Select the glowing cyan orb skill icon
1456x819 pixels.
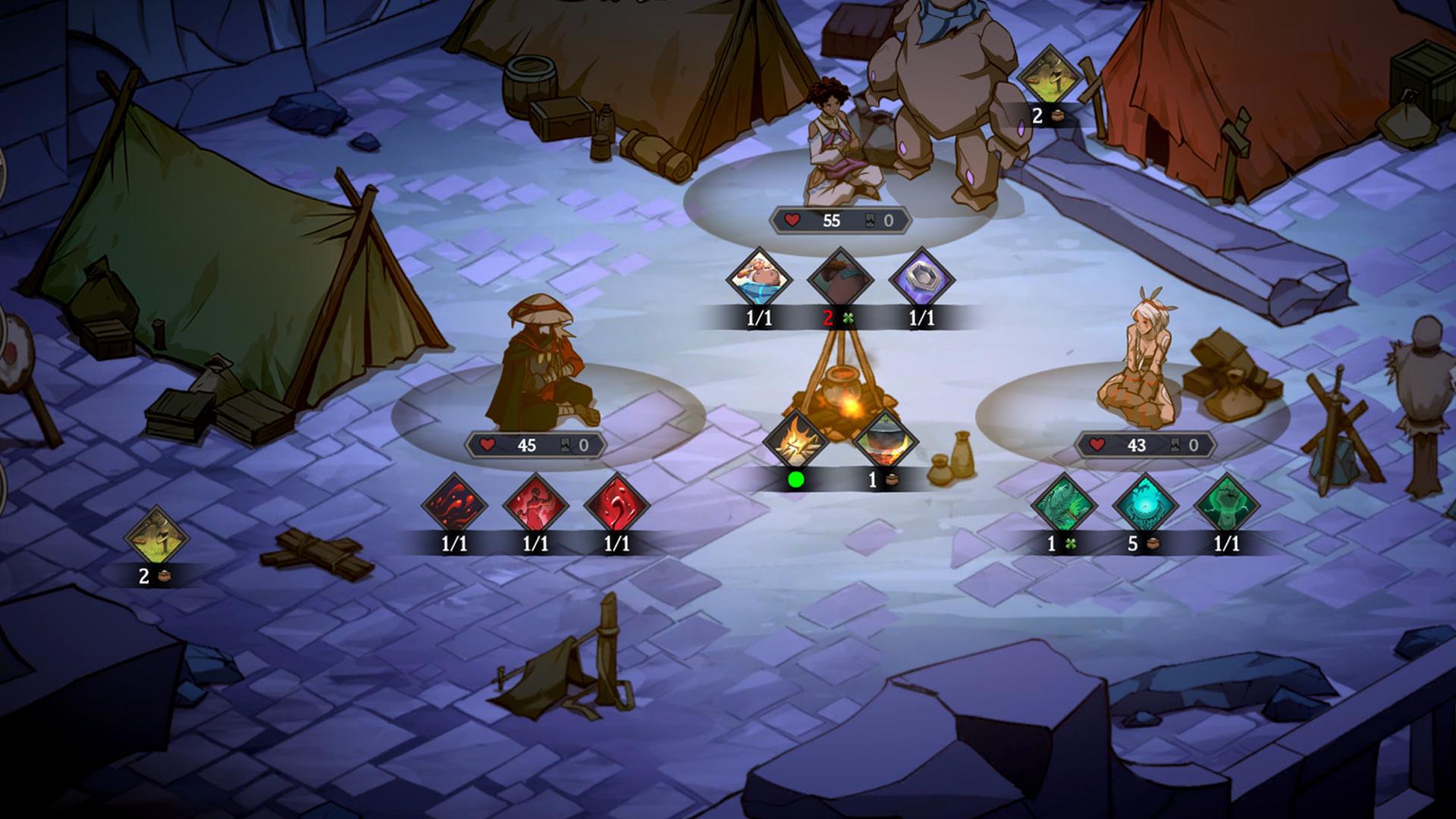tap(1145, 505)
